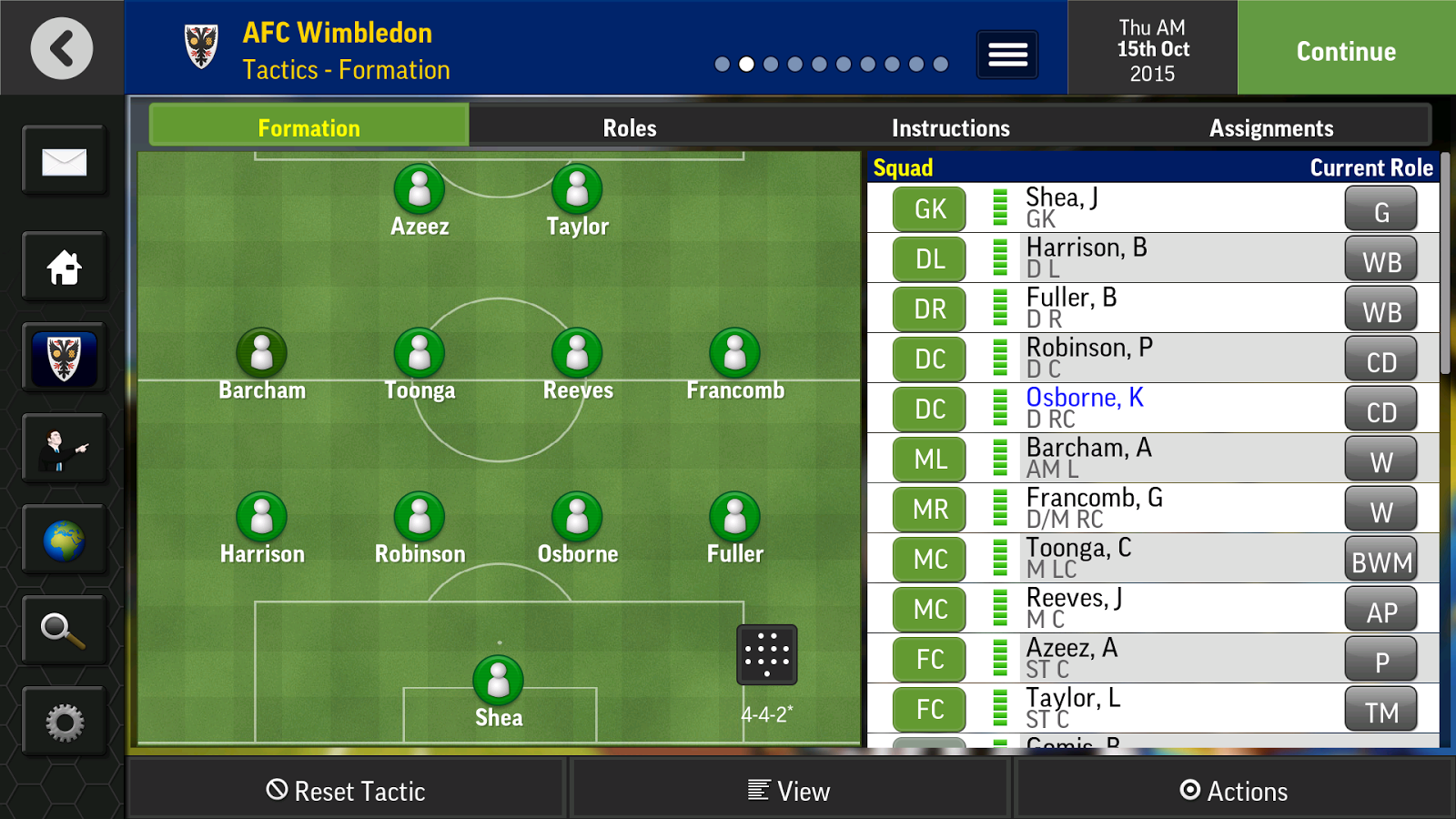The width and height of the screenshot is (1456, 819).
Task: Change Azeez's P role badge
Action: pos(1381,660)
